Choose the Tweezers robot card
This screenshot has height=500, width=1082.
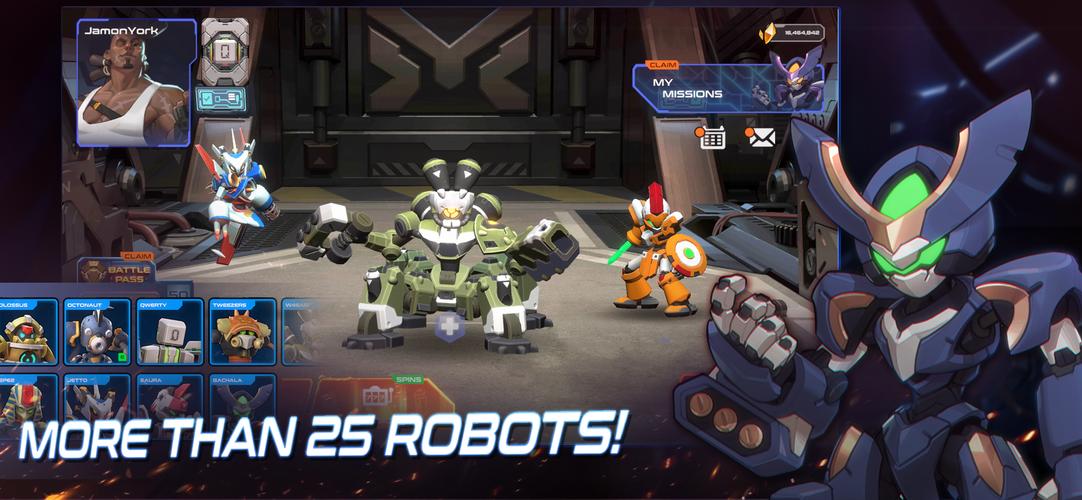242,332
